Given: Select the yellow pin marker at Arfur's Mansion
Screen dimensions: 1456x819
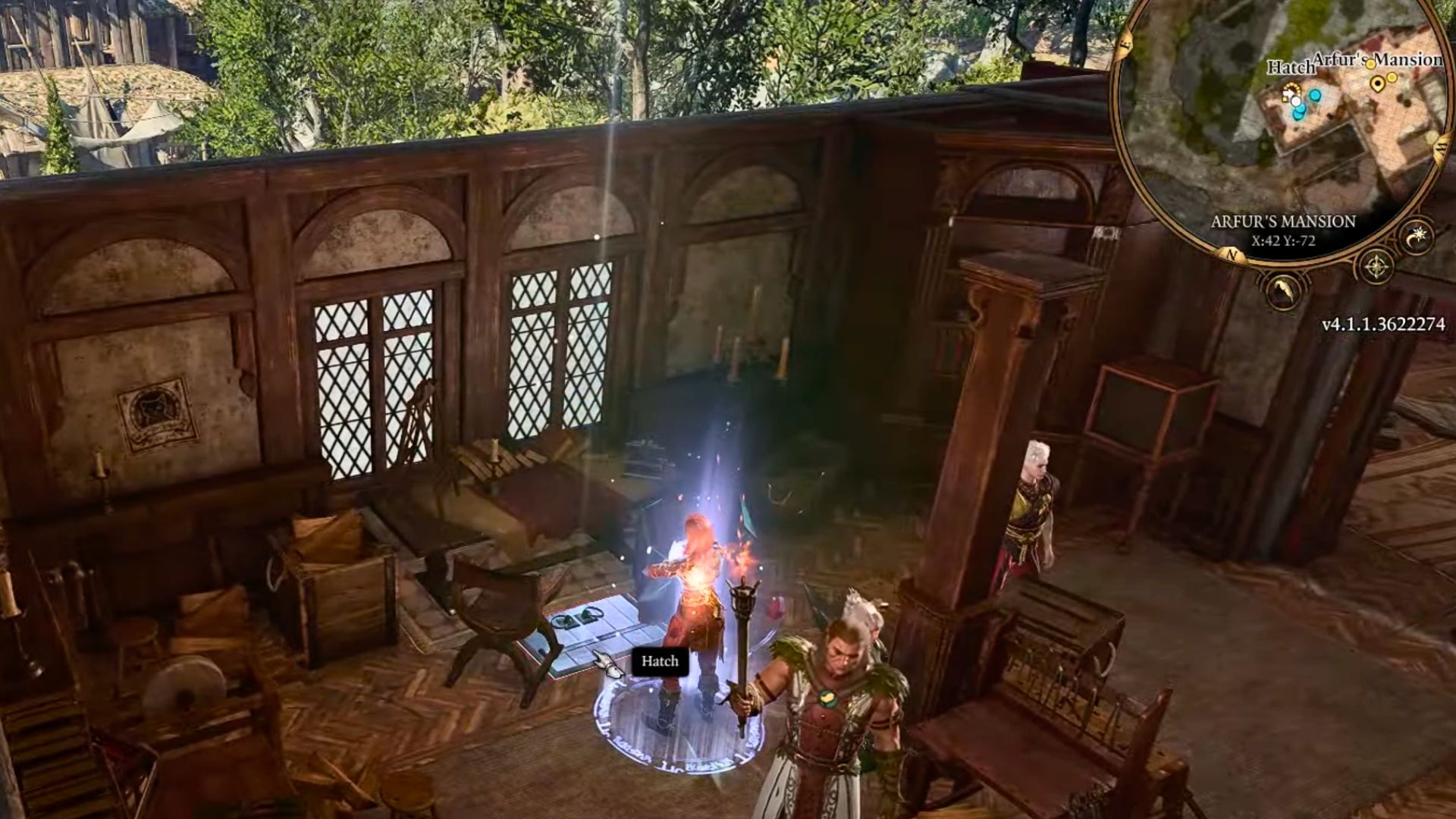Looking at the screenshot, I should [1378, 85].
